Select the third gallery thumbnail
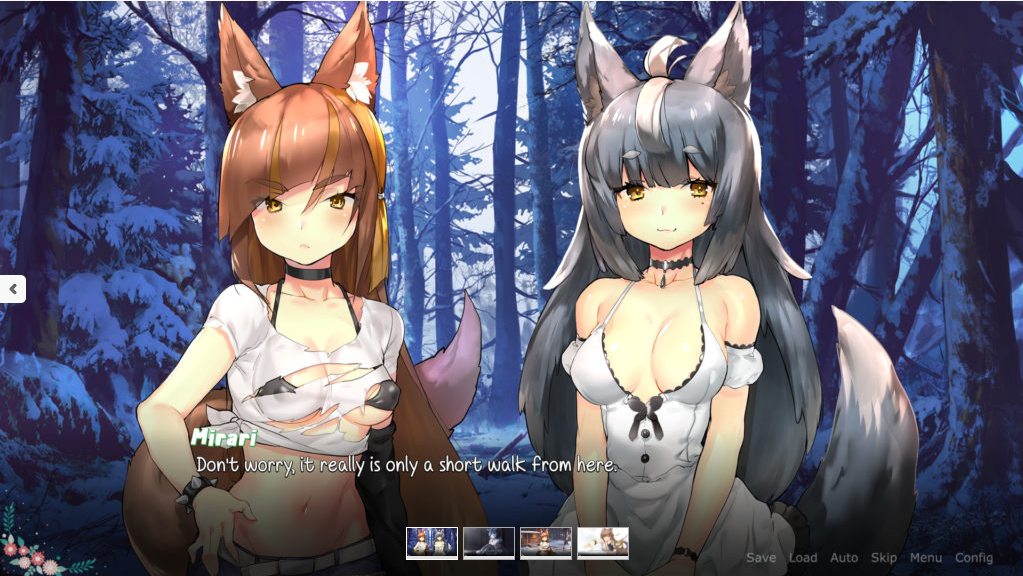The width and height of the screenshot is (1023, 576). pos(546,543)
